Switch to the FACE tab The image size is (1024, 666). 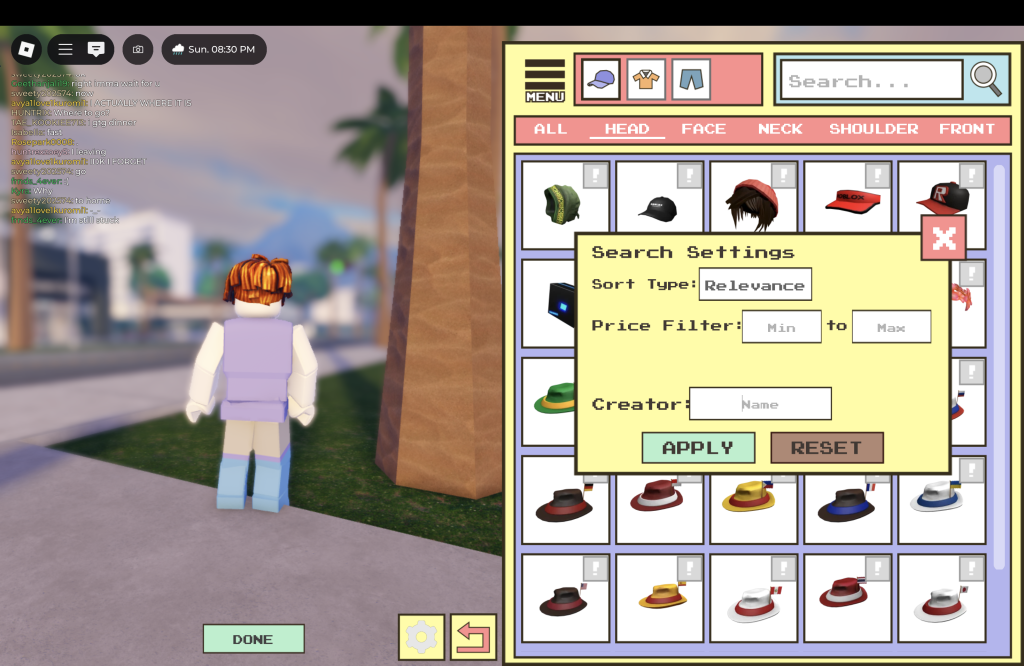click(704, 129)
